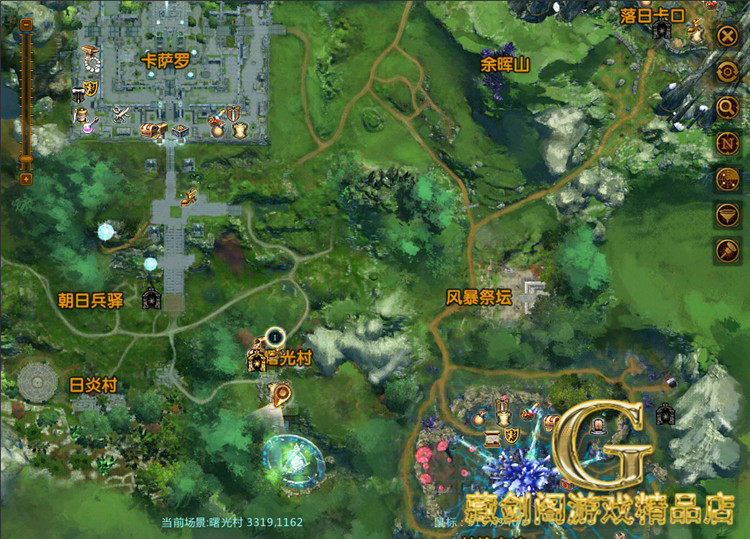Select the glowing teleport portal near 朝日兵驿
750x539 pixels.
pyautogui.click(x=106, y=232)
